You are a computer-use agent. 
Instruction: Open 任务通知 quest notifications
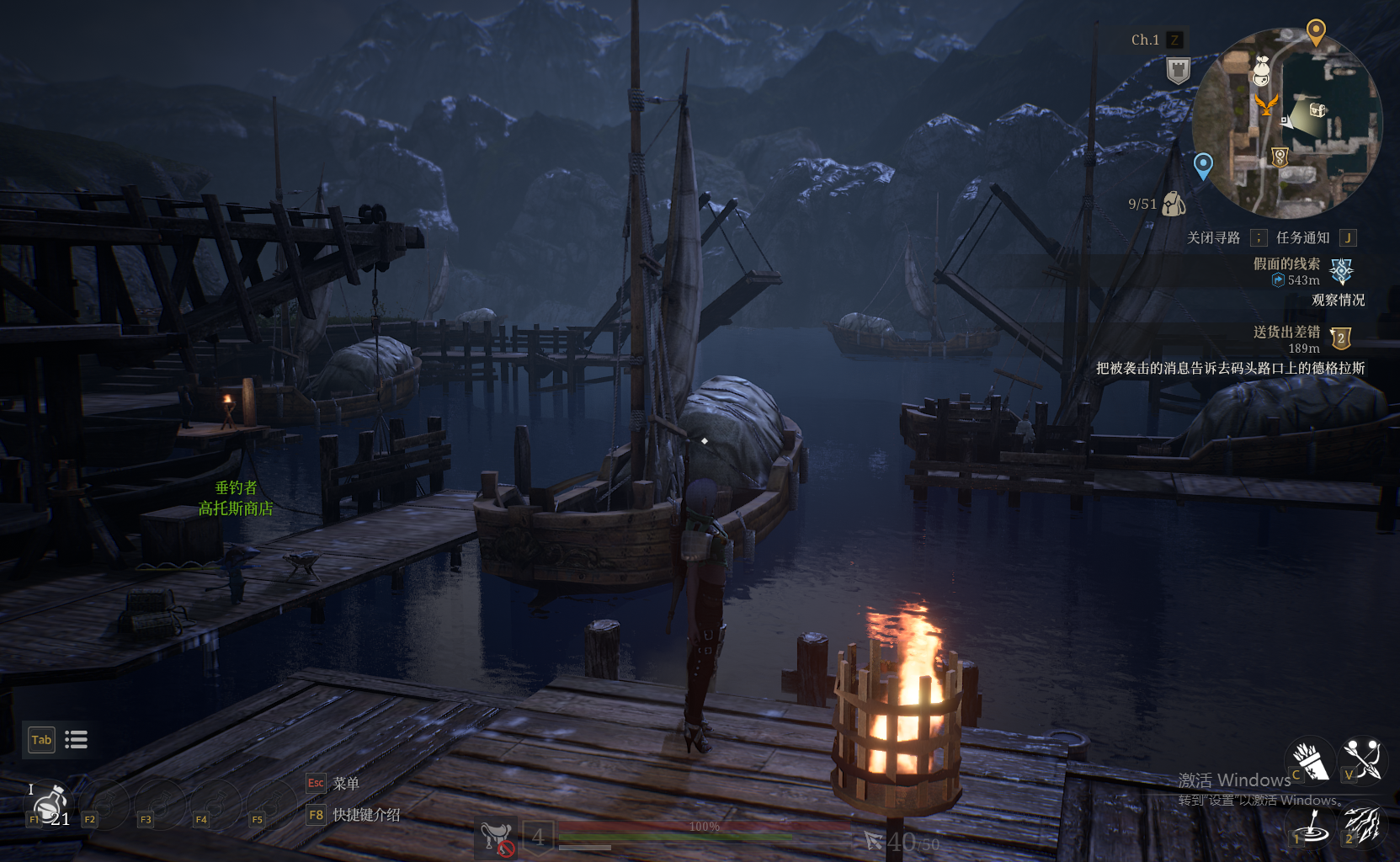(x=1302, y=238)
